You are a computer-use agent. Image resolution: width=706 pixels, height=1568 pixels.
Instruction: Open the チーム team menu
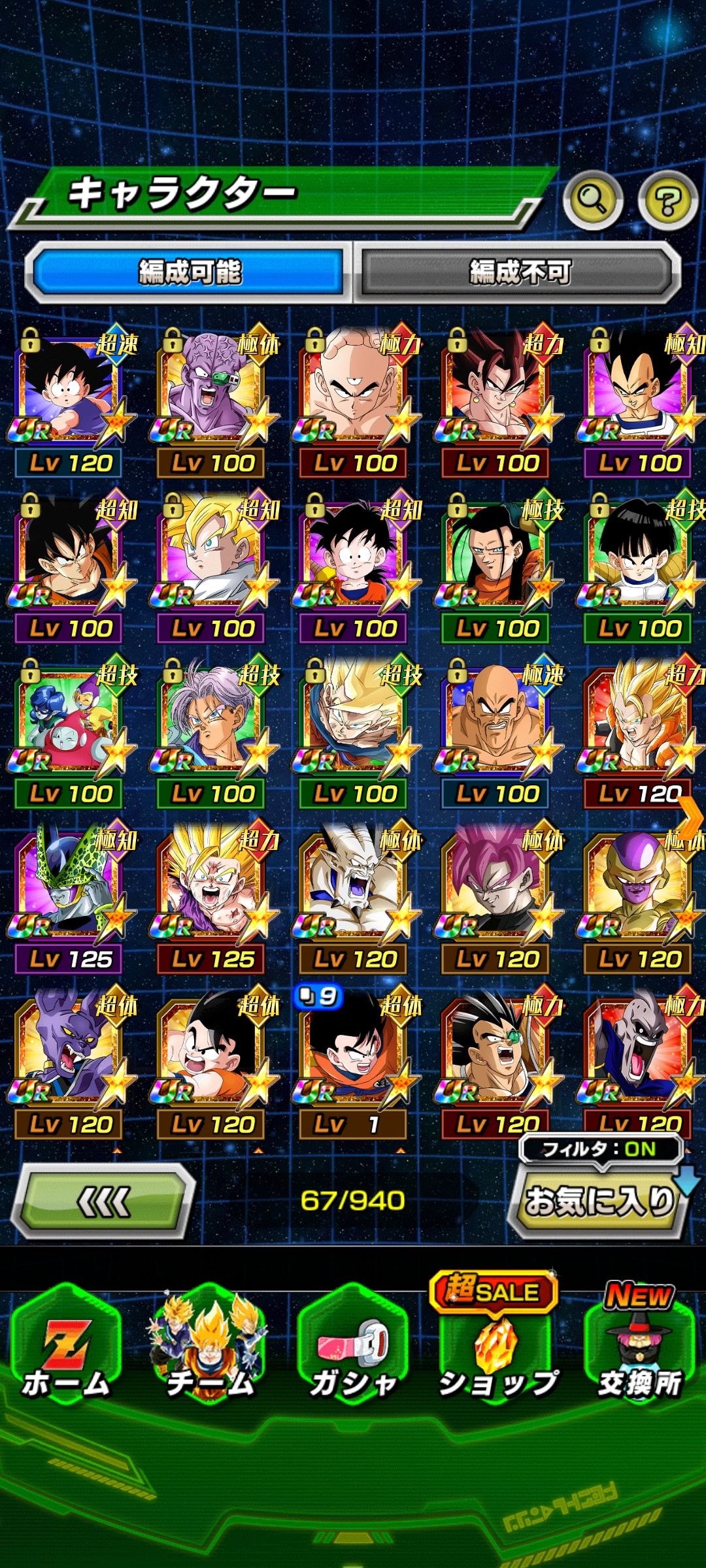pyautogui.click(x=209, y=1356)
